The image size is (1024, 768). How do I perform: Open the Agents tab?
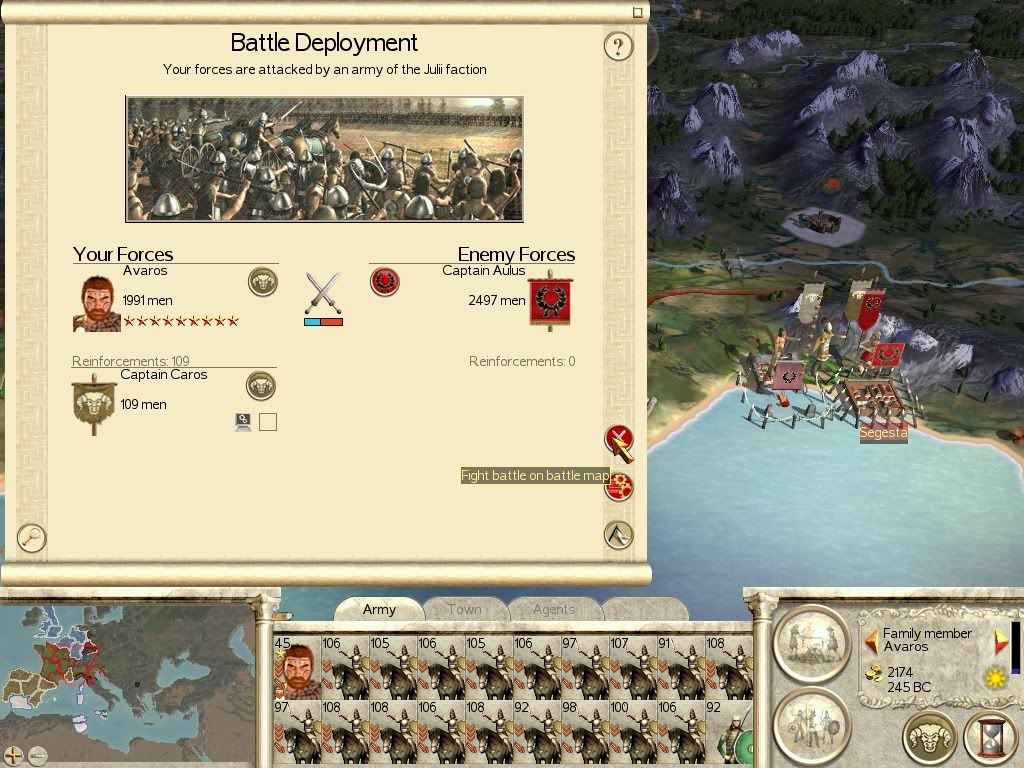tap(553, 609)
